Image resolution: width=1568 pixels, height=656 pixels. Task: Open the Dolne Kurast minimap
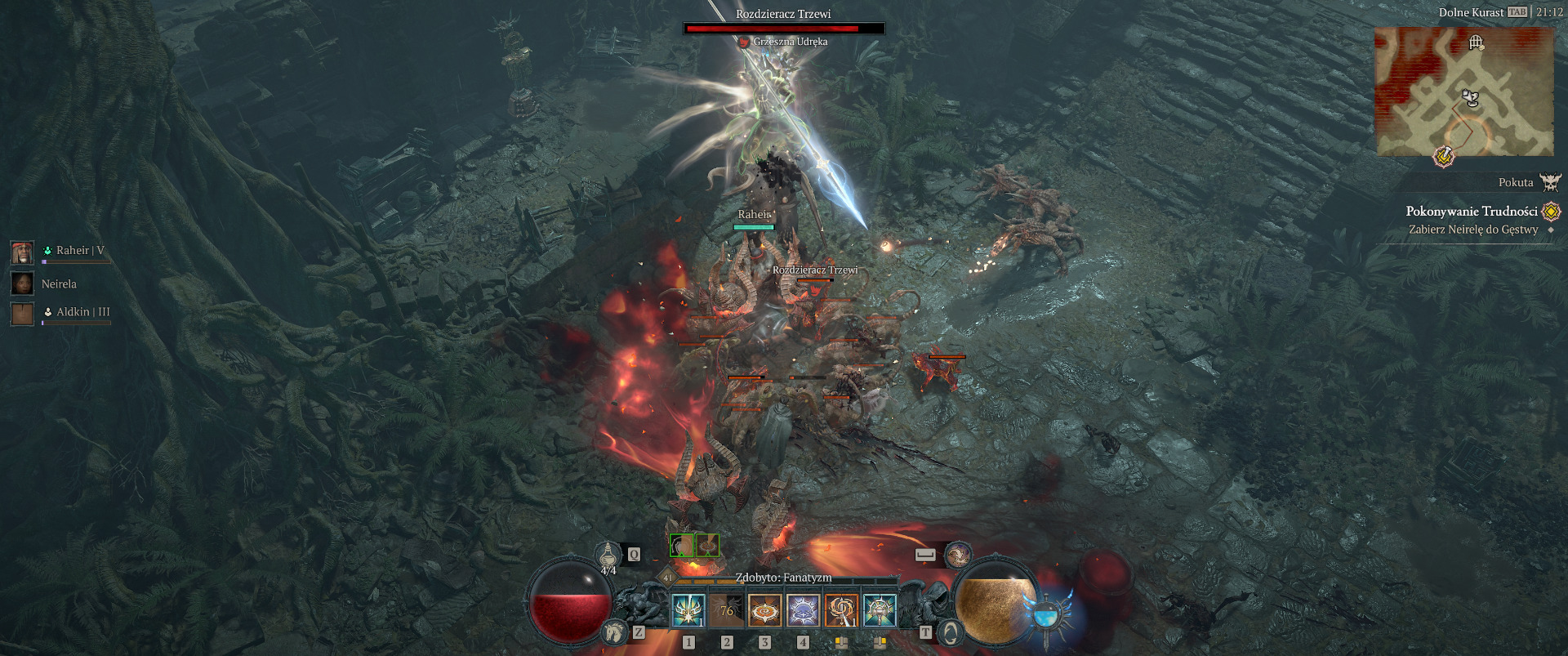1464,91
